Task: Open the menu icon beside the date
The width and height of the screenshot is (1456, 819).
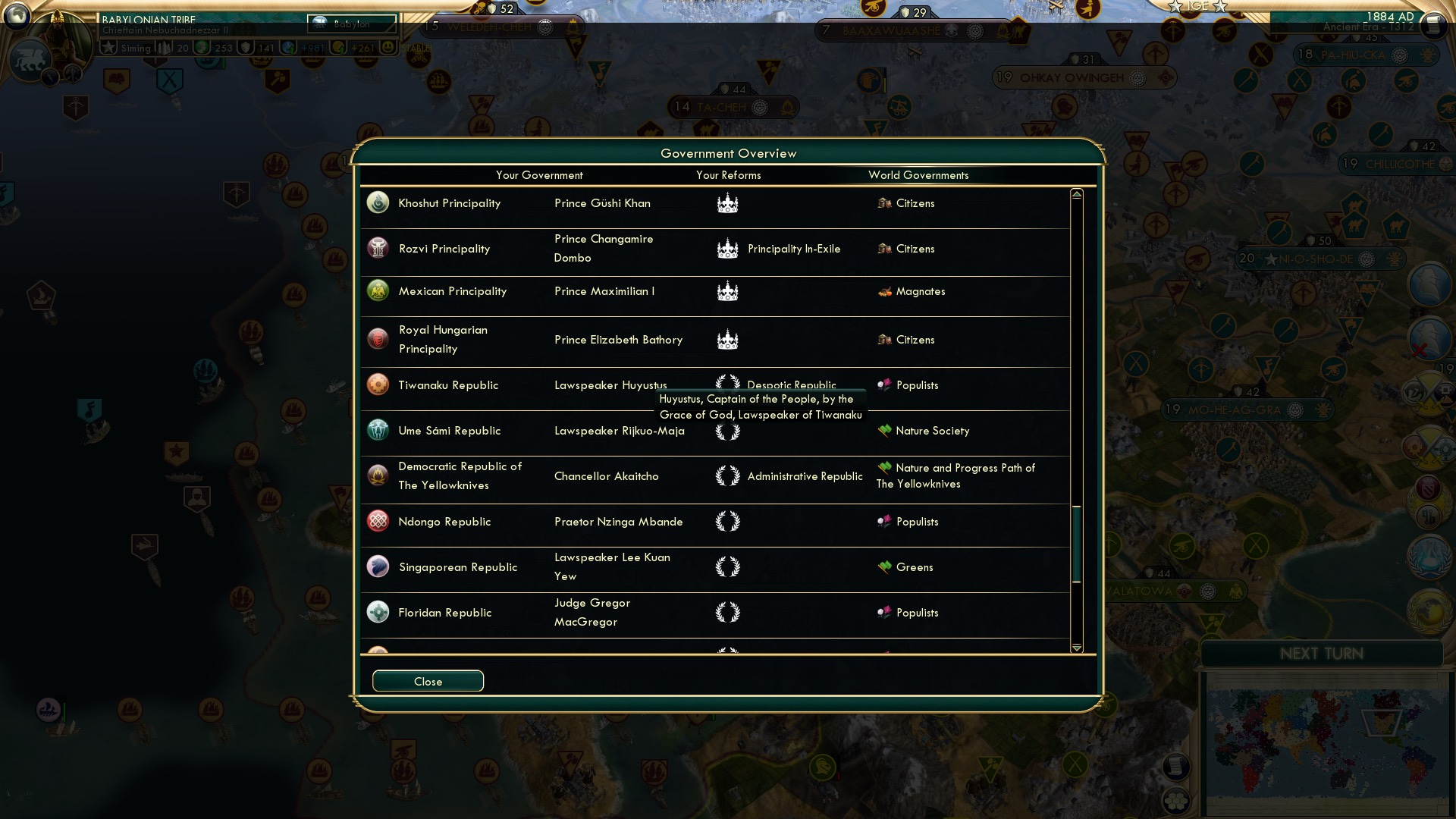Action: pyautogui.click(x=1432, y=25)
